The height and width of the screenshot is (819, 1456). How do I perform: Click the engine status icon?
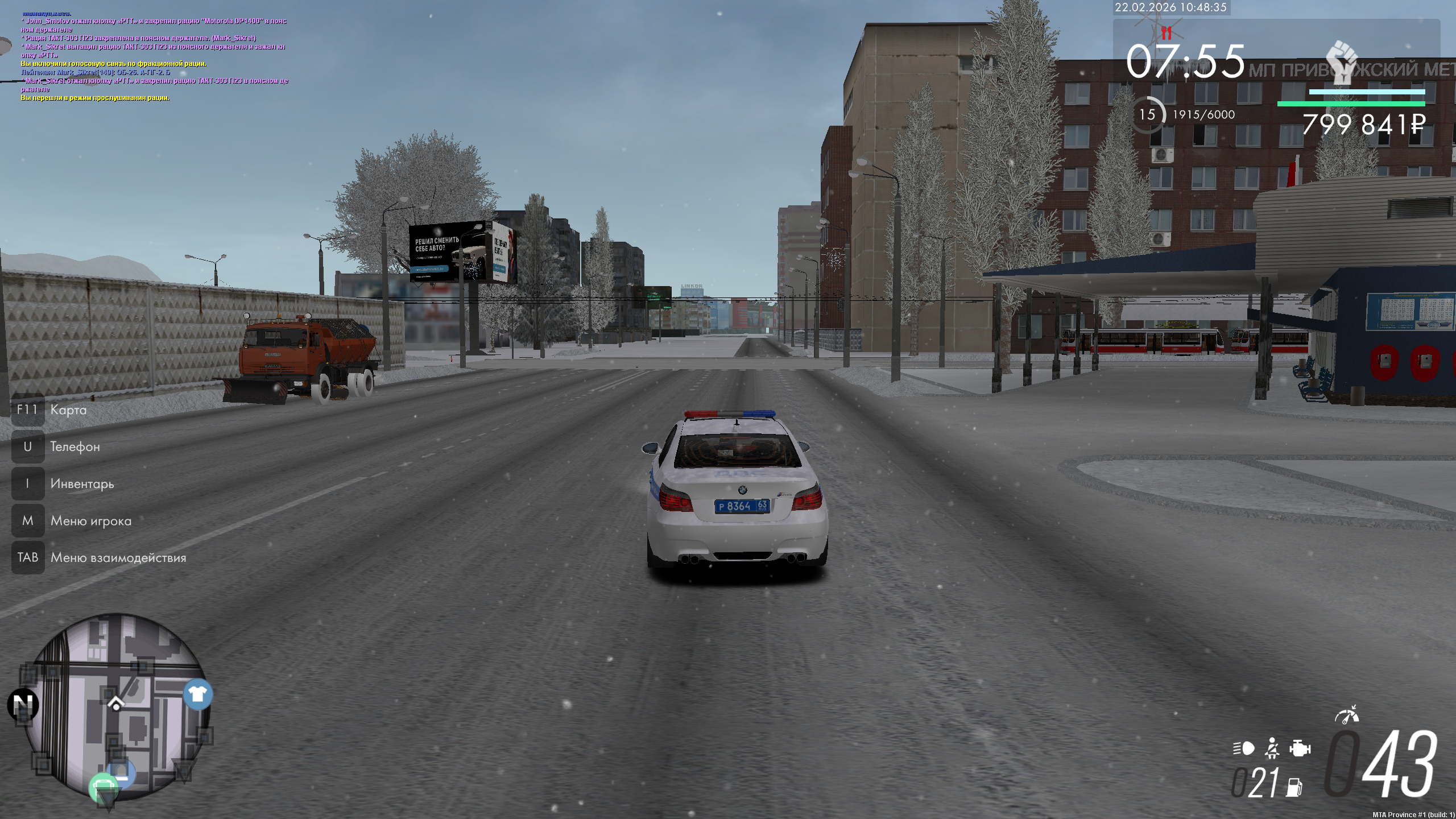(x=1300, y=748)
